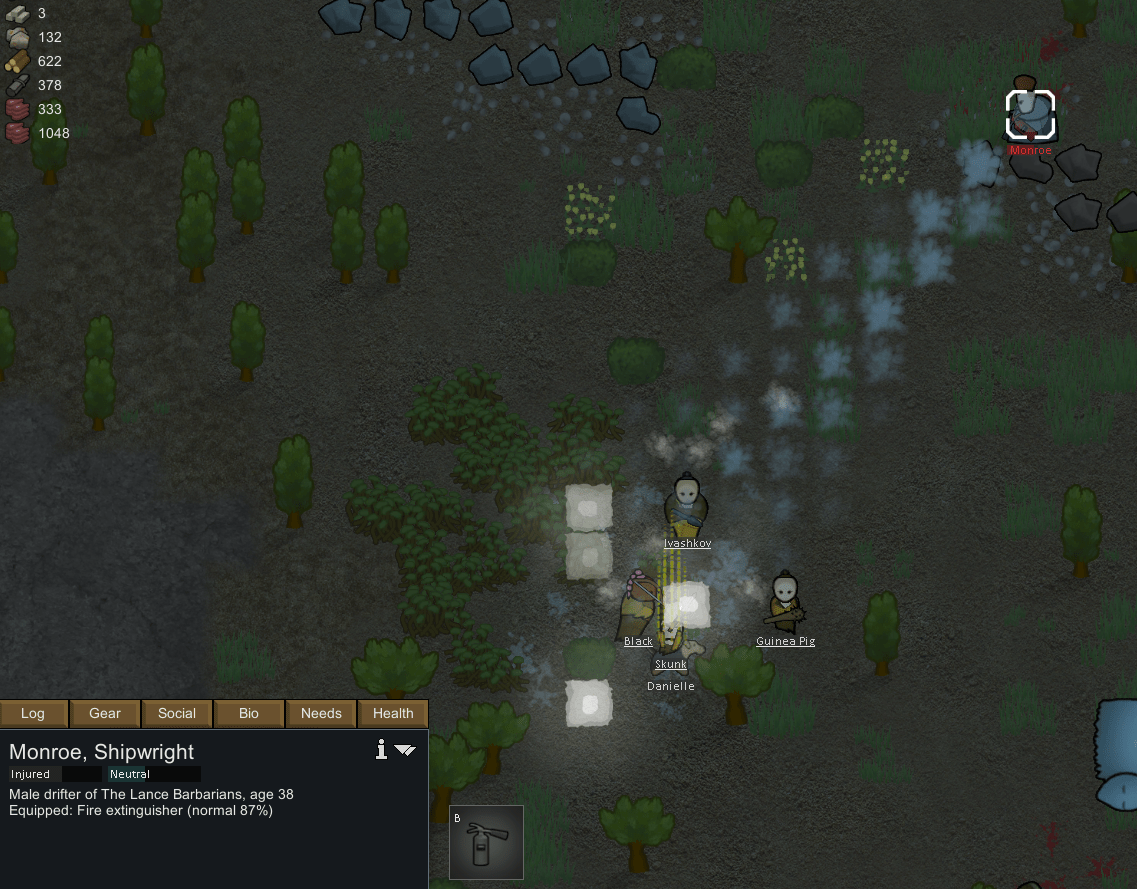Viewport: 1137px width, 889px height.
Task: Open Monroe's Bio tab
Action: pos(249,713)
